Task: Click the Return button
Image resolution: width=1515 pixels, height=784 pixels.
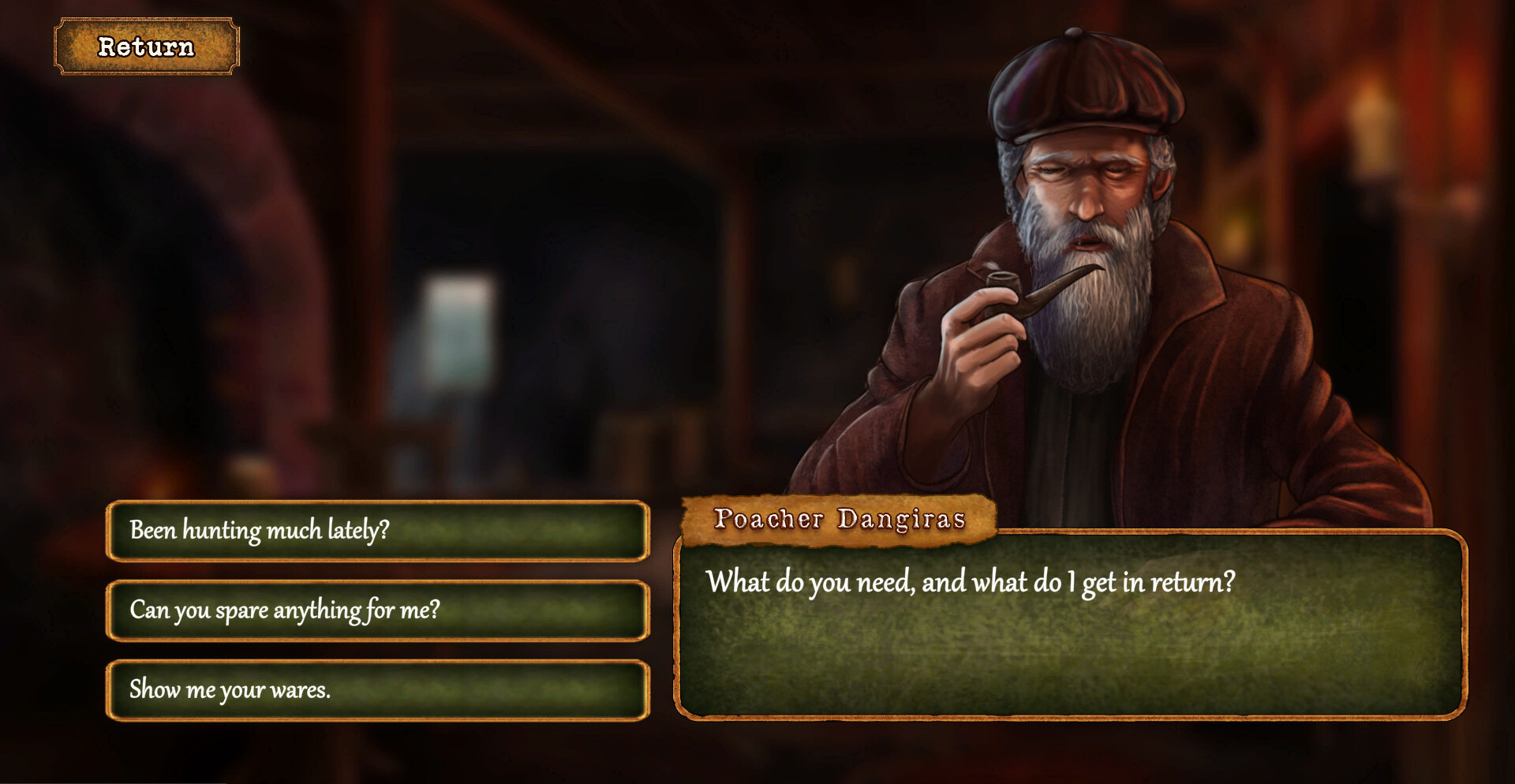Action: click(146, 47)
